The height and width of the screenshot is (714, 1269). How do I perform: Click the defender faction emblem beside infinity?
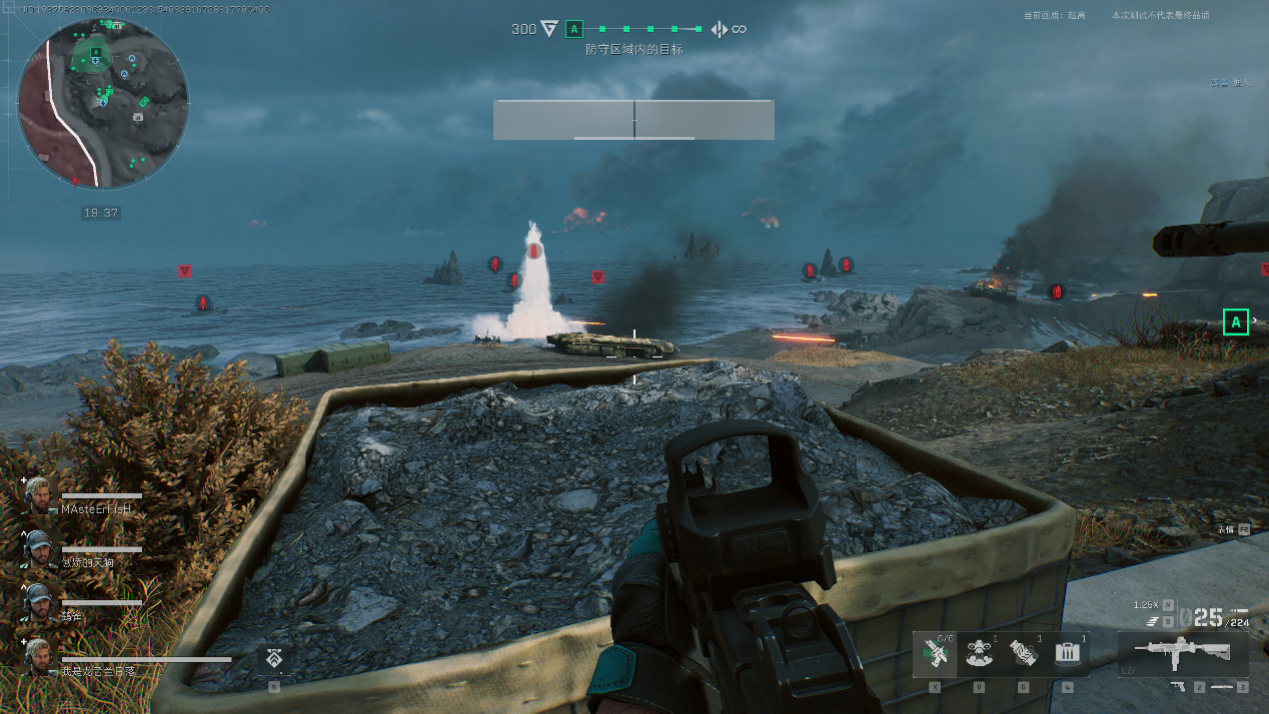click(x=719, y=29)
